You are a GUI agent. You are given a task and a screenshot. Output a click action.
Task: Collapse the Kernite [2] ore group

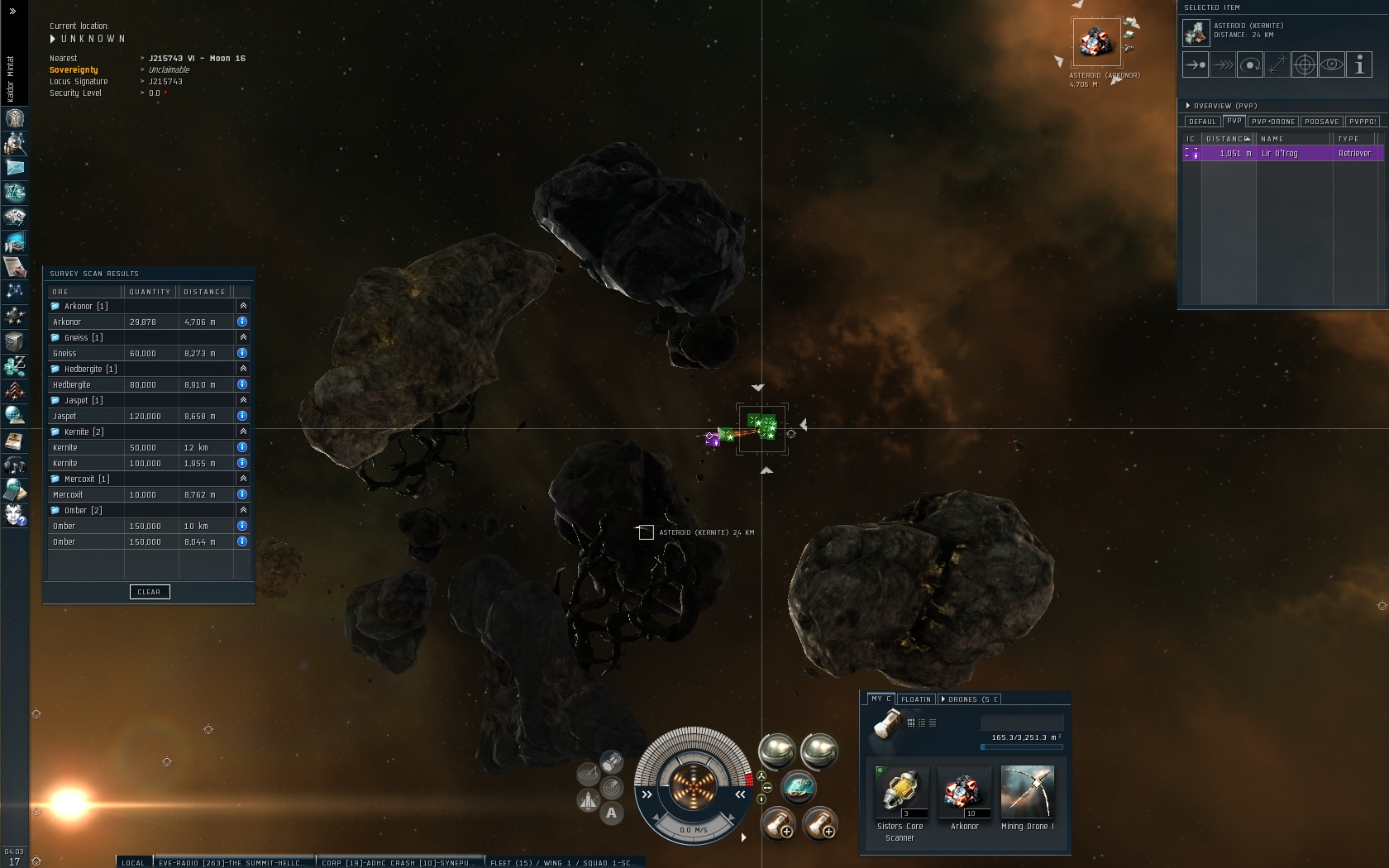pos(243,432)
